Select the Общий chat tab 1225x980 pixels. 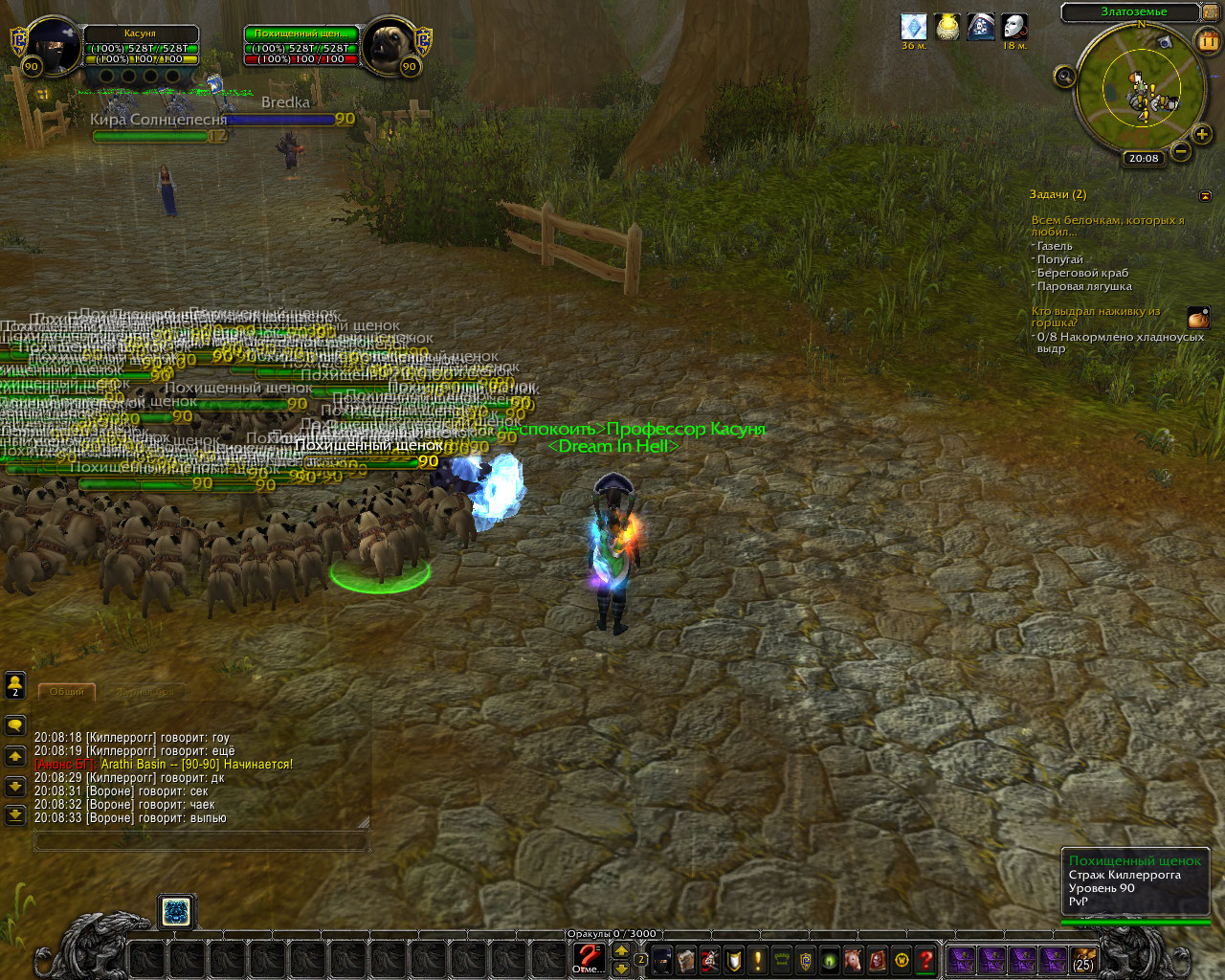(67, 691)
